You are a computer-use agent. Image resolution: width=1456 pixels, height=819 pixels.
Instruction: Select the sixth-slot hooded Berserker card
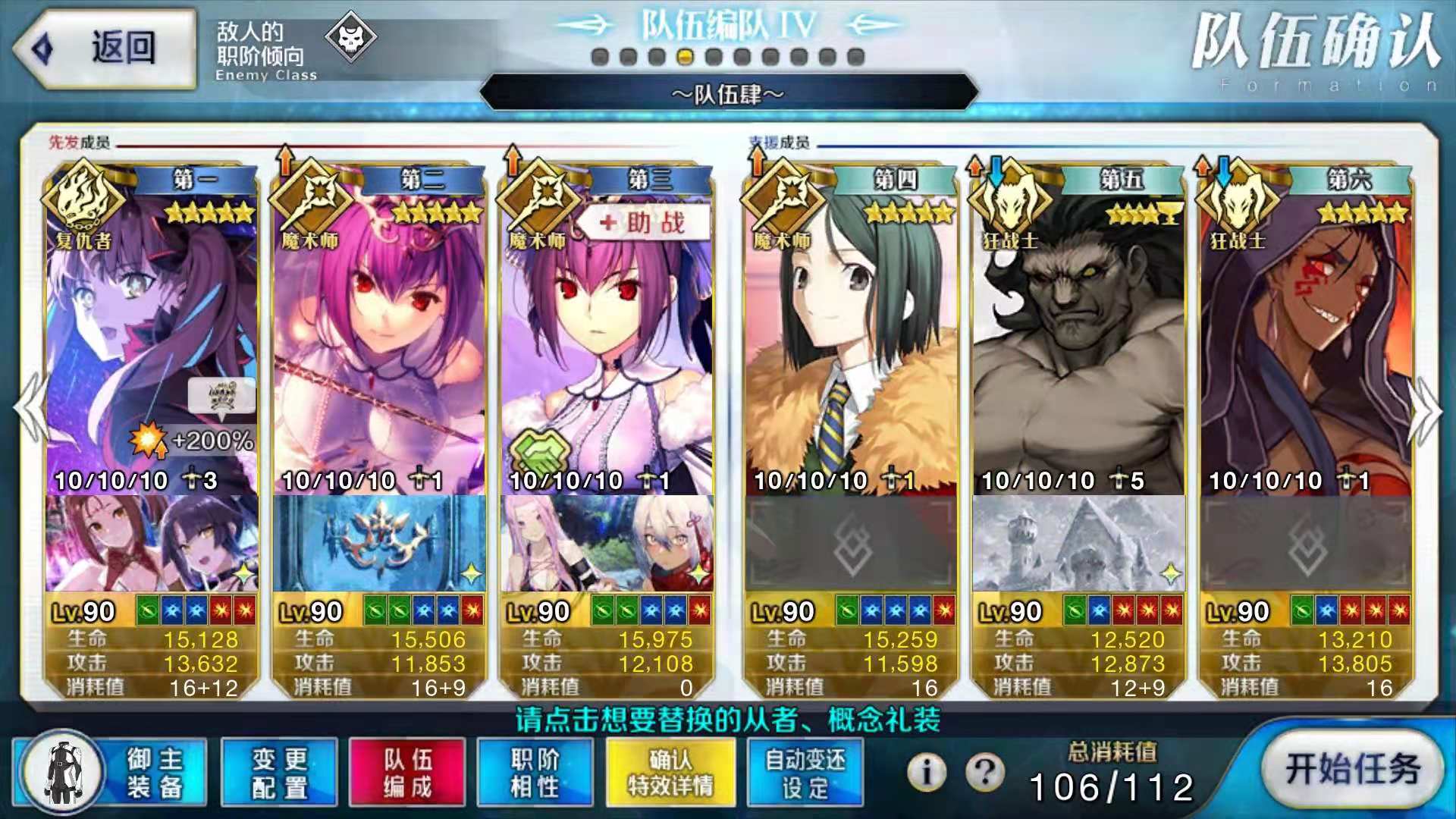coord(1306,334)
